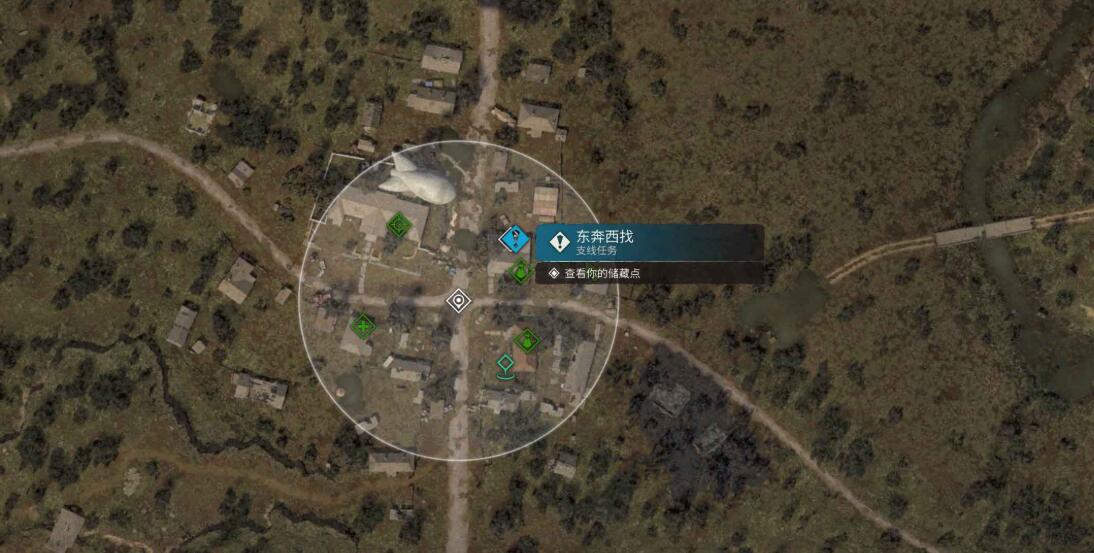Select the blue side quest map marker

[x=514, y=239]
